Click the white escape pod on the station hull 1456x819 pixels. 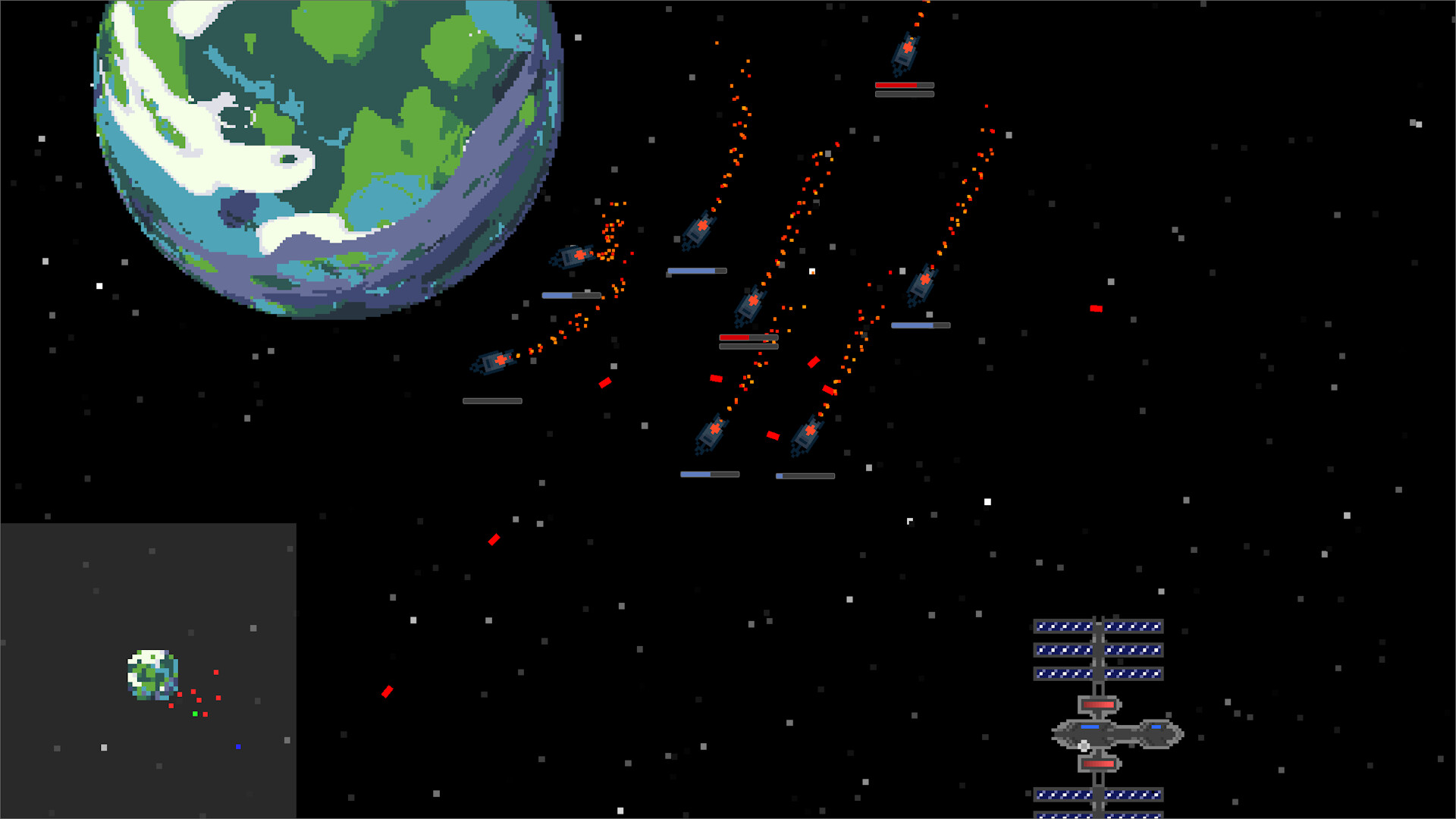point(1083,745)
